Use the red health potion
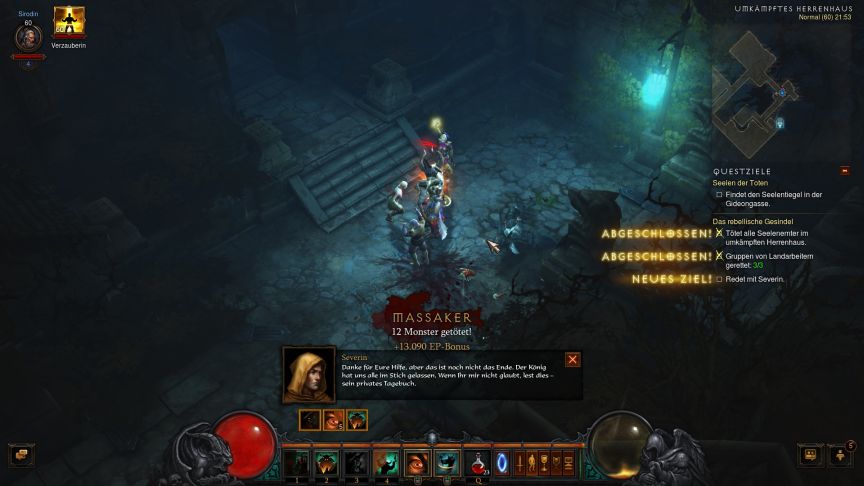Screen dimensions: 864x486 pyautogui.click(x=476, y=463)
